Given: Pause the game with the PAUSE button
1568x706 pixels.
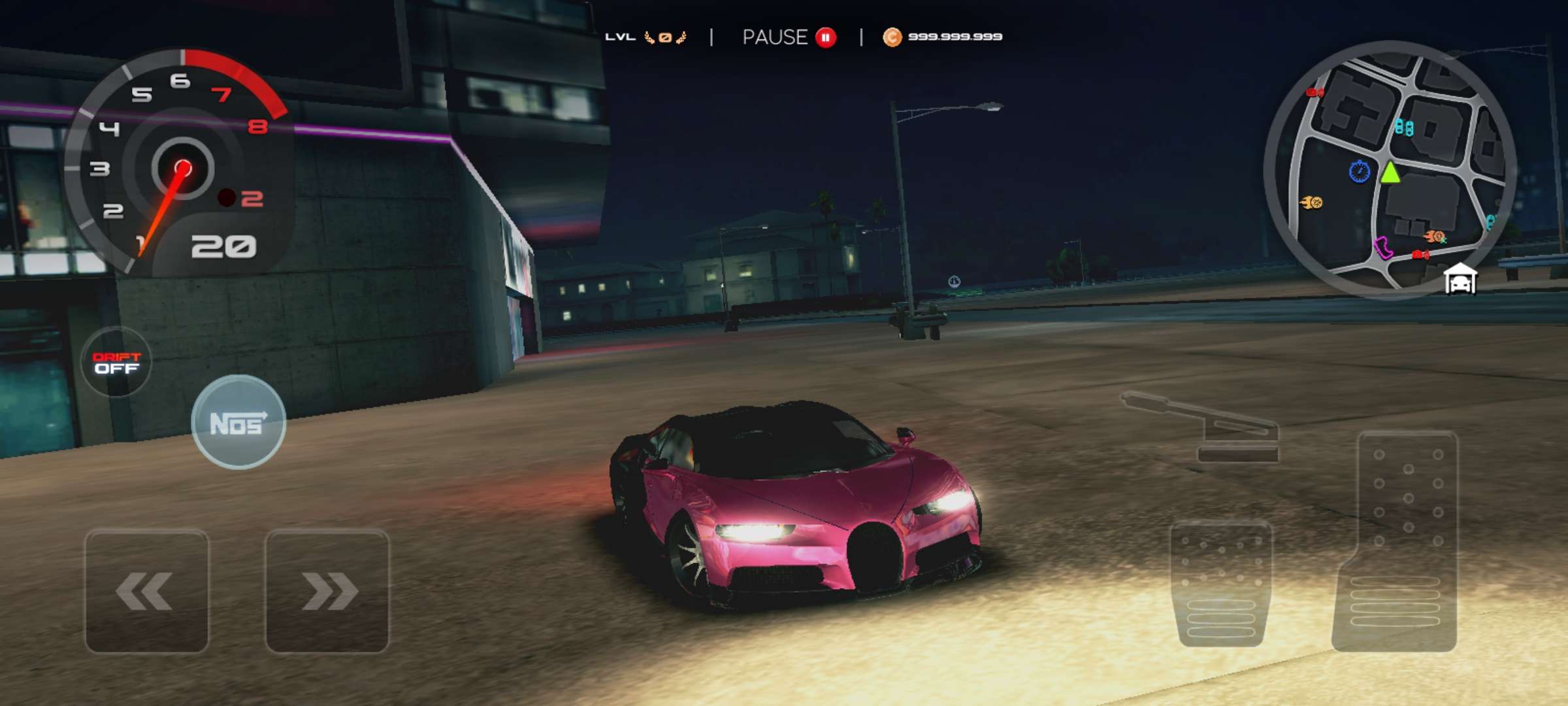Looking at the screenshot, I should click(x=789, y=37).
